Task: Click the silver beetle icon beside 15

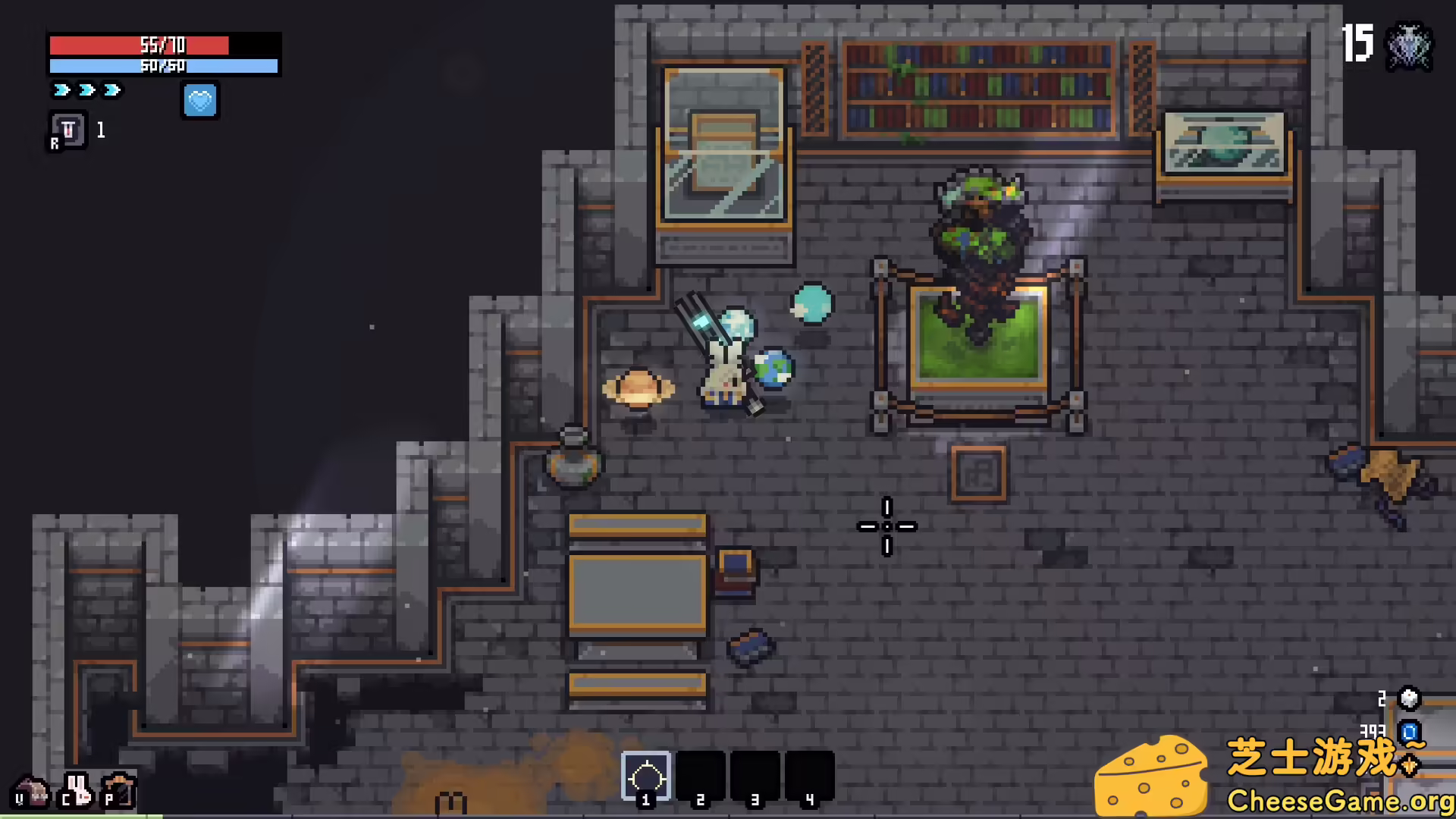Action: (x=1409, y=47)
